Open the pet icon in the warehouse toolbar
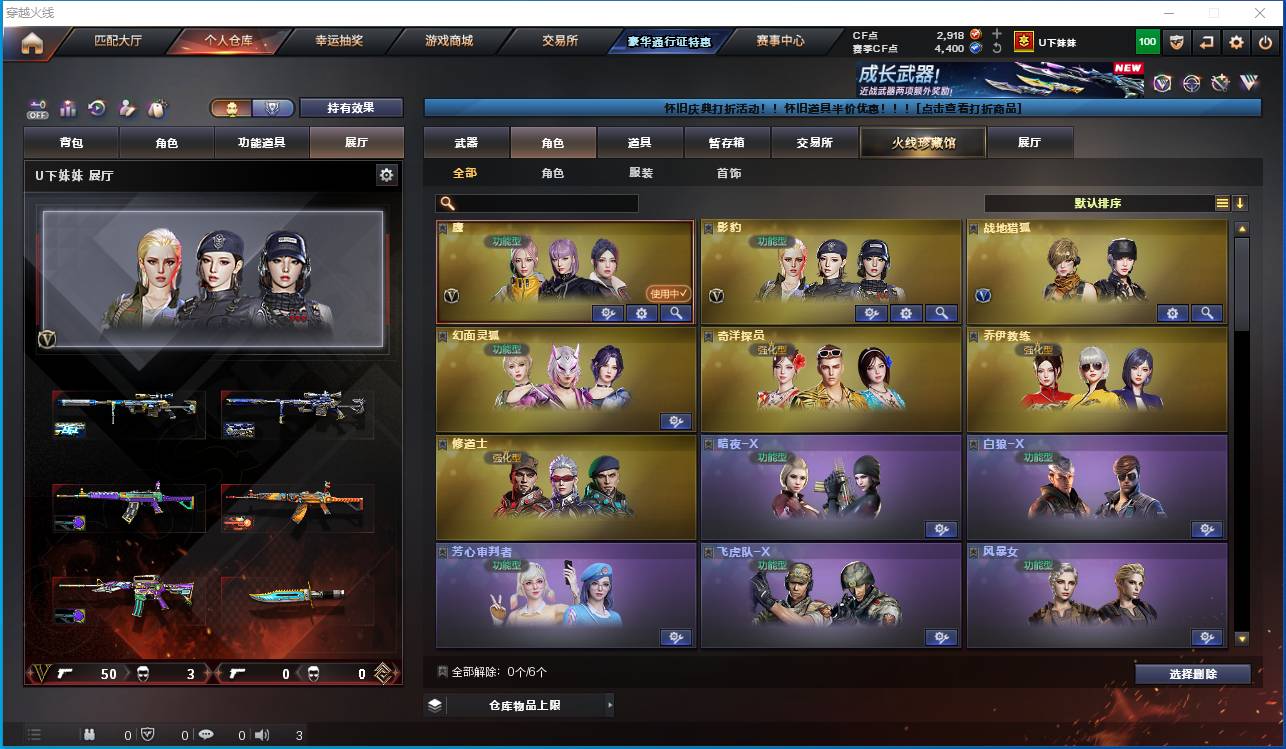 coord(156,107)
